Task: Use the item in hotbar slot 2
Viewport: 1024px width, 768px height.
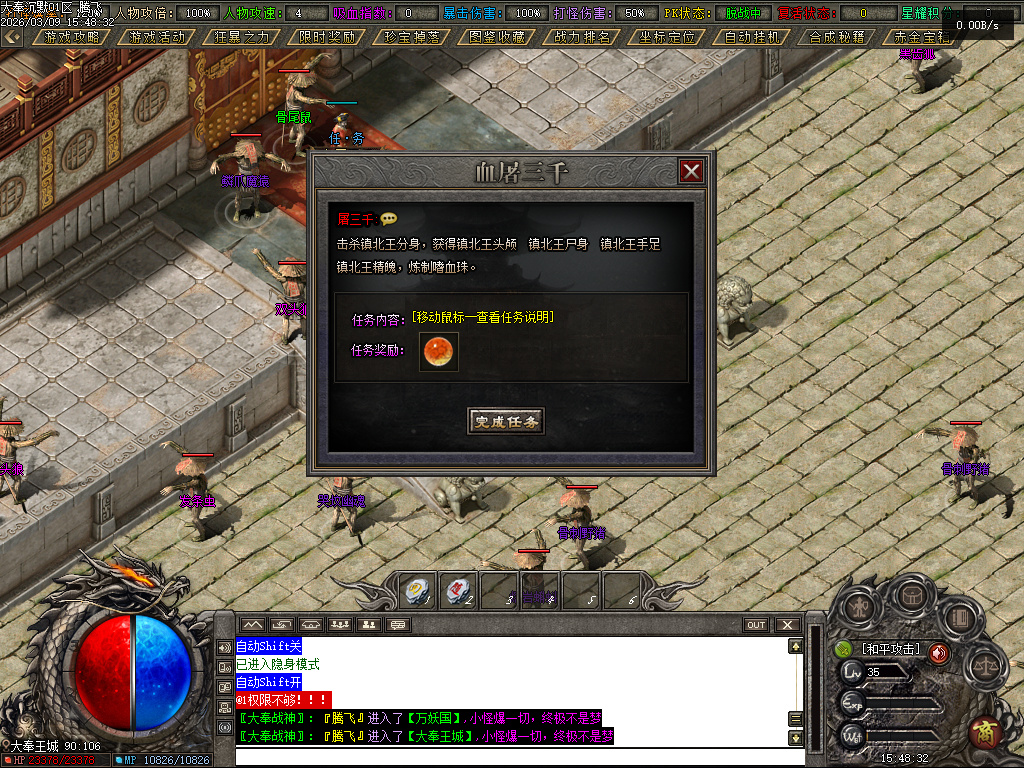Action: [x=458, y=590]
